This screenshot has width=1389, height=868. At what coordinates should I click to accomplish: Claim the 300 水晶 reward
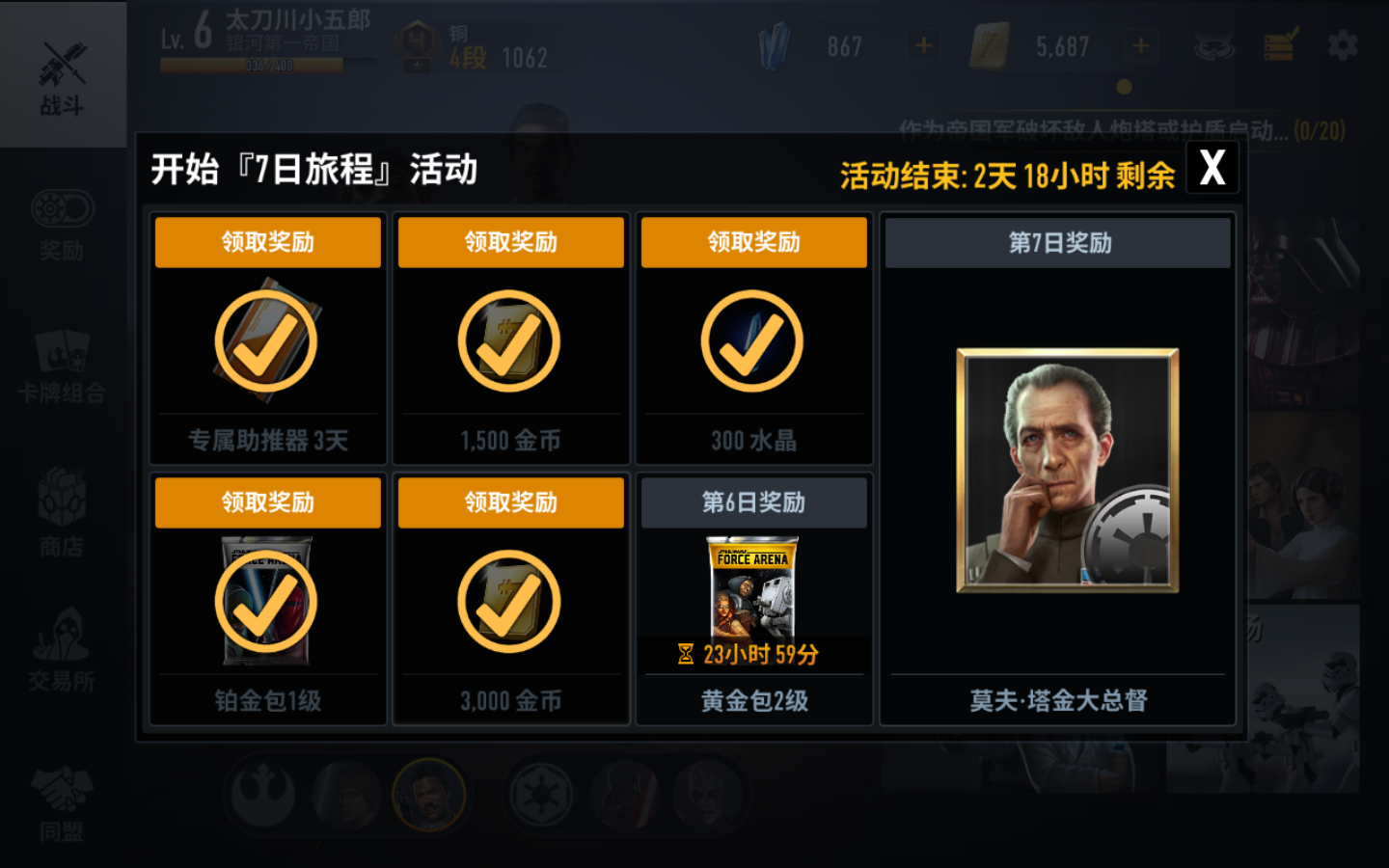click(753, 242)
